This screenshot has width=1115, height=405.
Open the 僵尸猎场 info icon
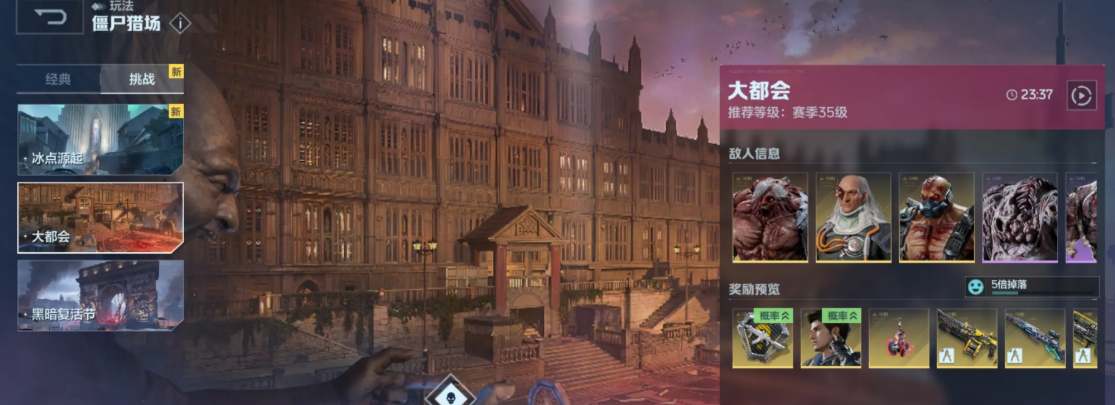coord(180,23)
